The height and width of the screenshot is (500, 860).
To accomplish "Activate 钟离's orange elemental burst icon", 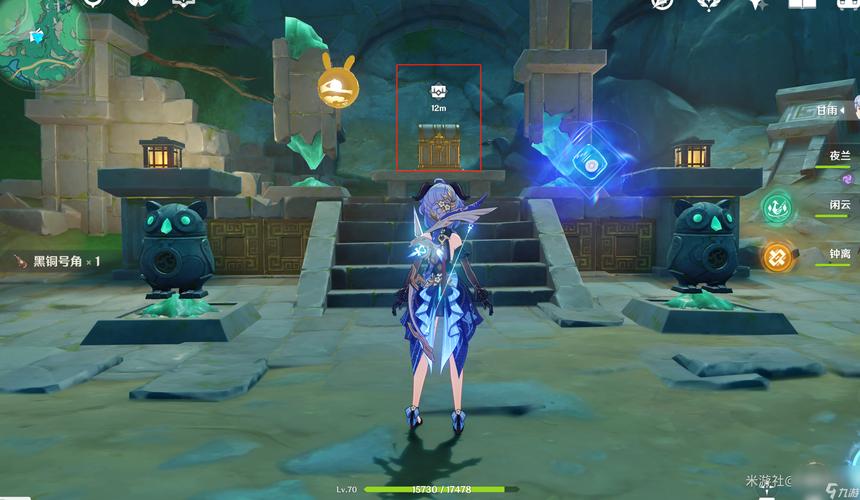I will tap(777, 257).
